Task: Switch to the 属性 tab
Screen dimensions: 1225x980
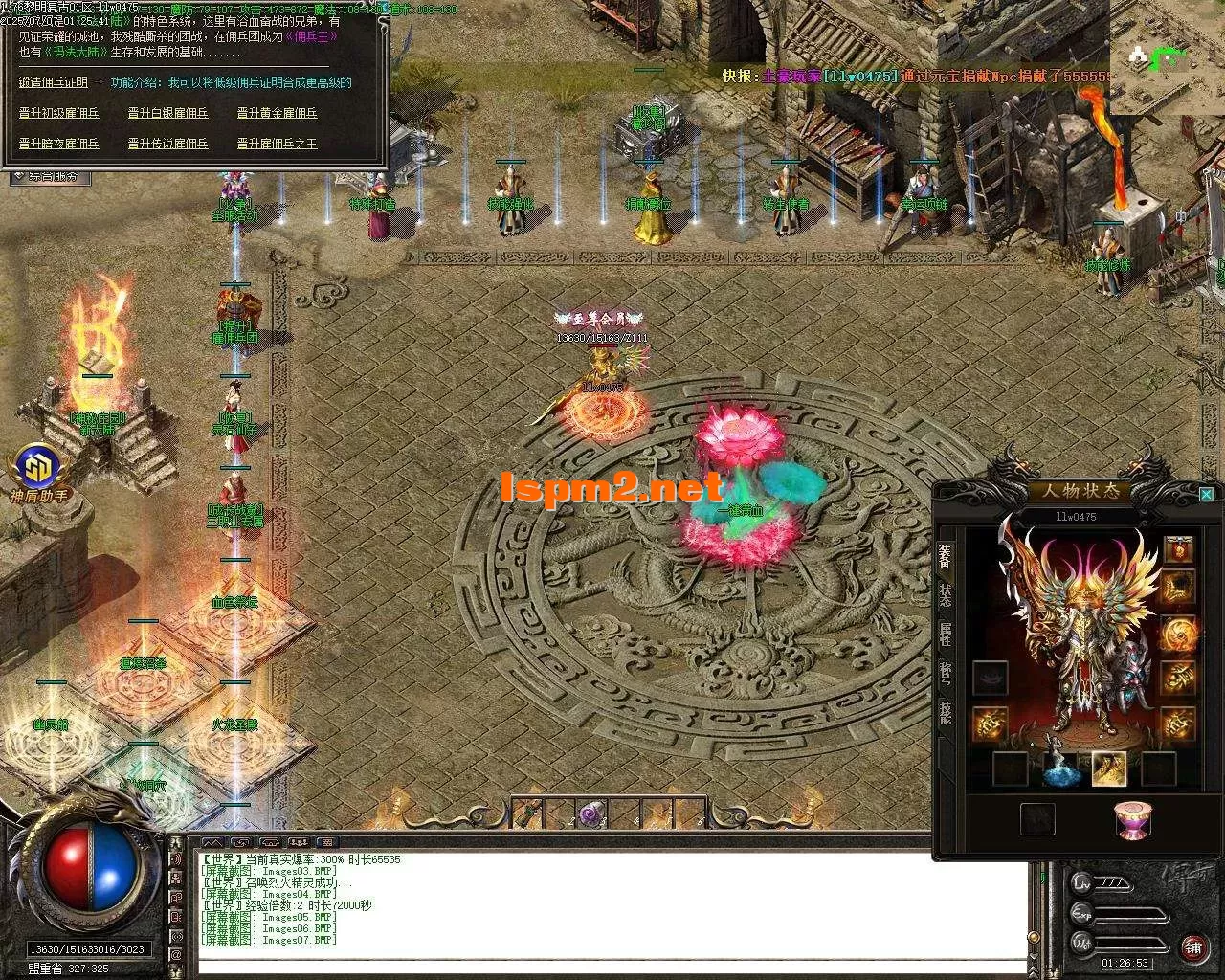Action: [x=946, y=635]
